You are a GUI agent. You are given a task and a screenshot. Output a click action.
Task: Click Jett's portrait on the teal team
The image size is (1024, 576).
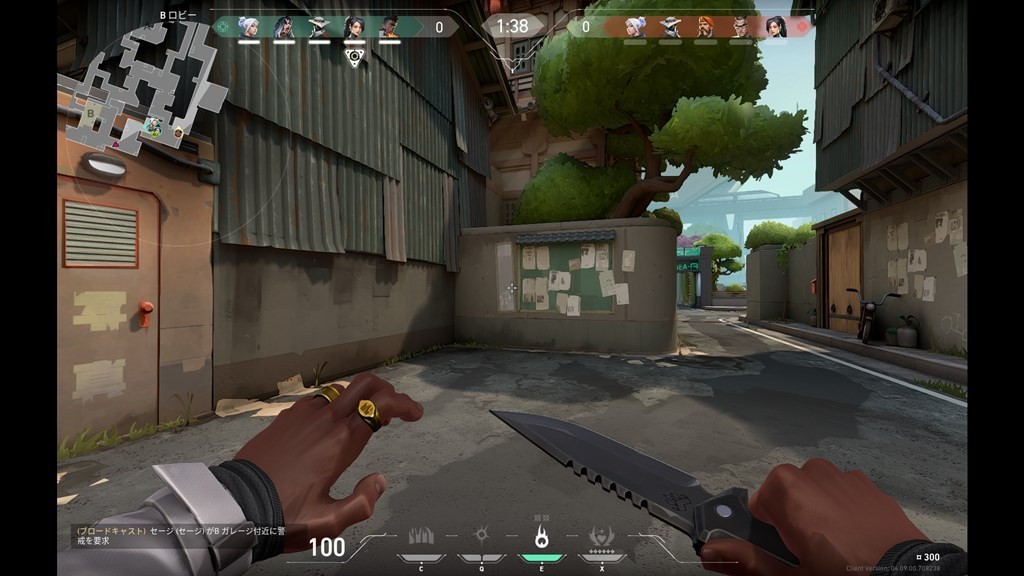(x=248, y=27)
